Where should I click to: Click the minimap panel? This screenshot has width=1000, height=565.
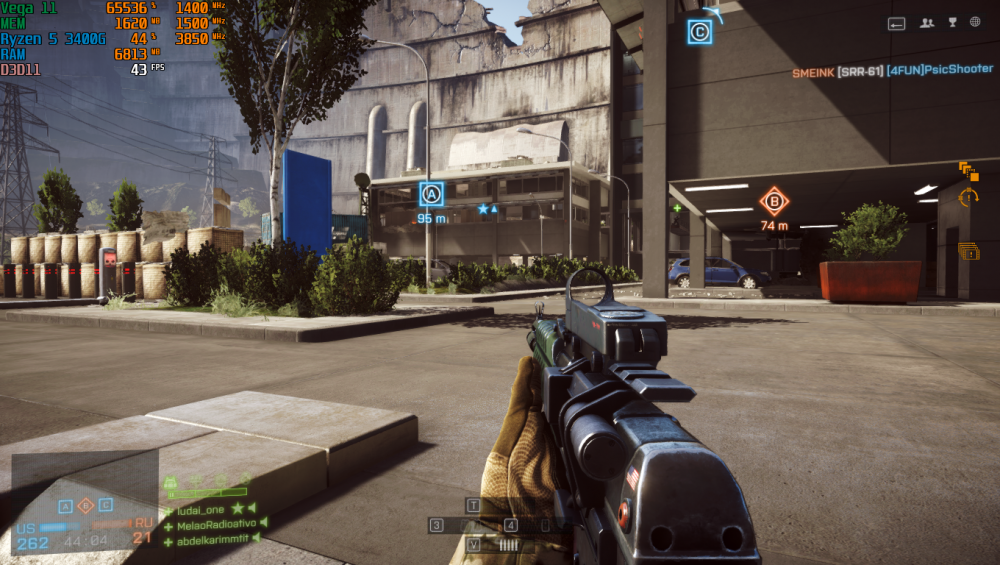pos(85,502)
